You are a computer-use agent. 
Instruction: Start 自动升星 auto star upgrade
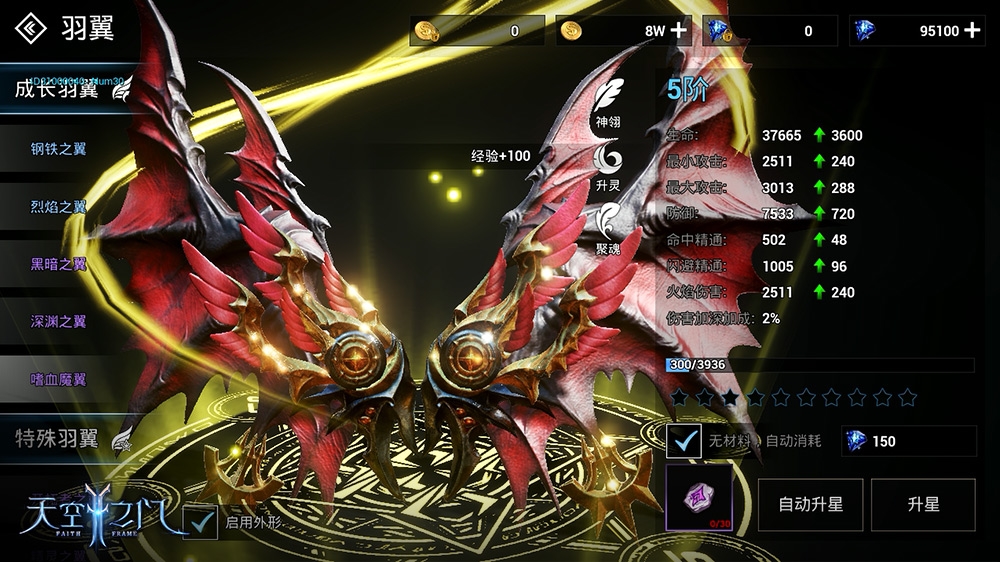810,504
